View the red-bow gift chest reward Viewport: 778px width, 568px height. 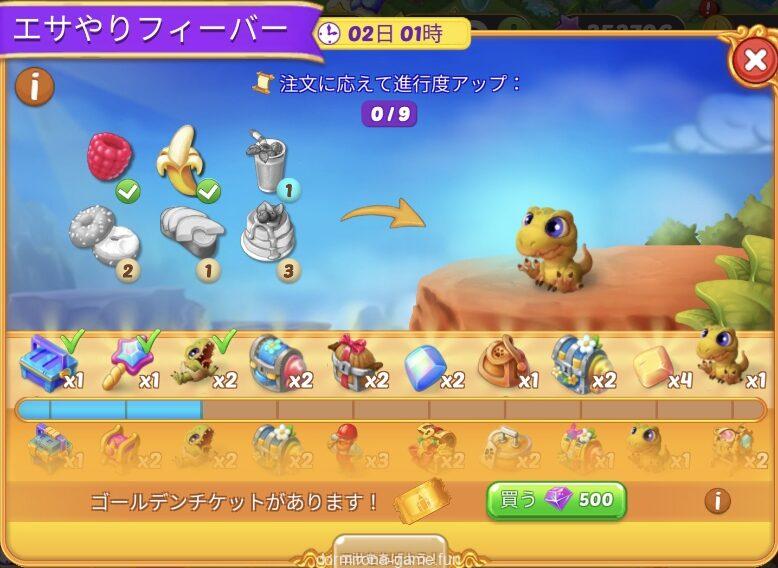coord(351,362)
